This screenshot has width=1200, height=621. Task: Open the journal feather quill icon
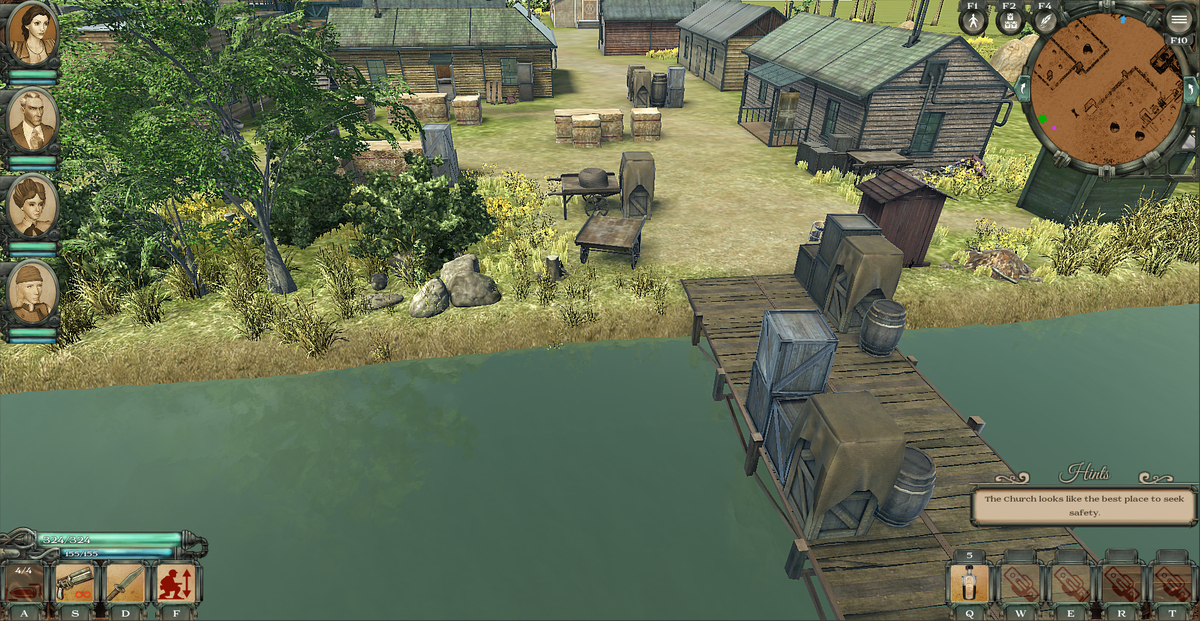1046,21
